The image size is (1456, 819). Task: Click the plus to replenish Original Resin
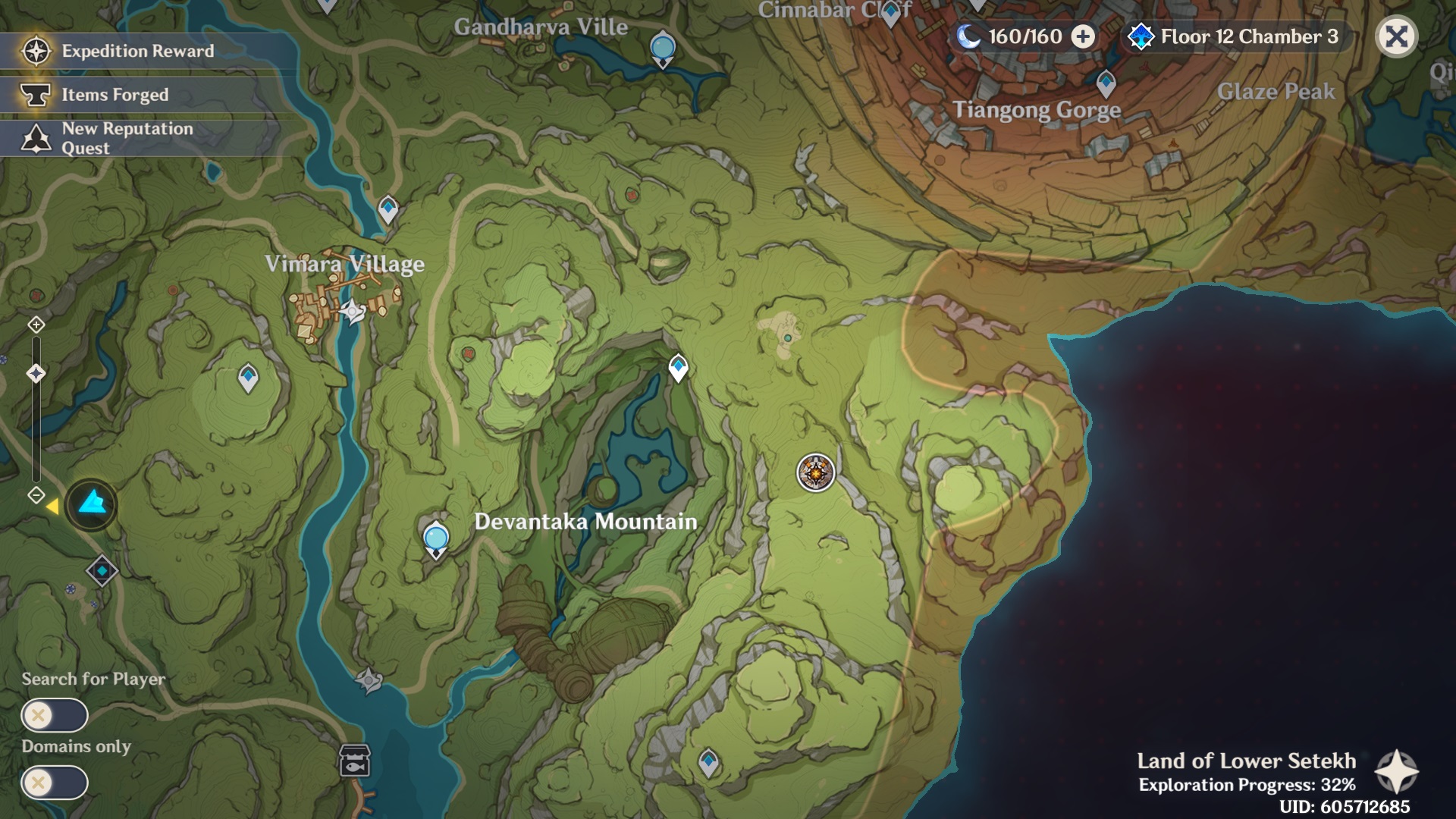coord(1083,36)
